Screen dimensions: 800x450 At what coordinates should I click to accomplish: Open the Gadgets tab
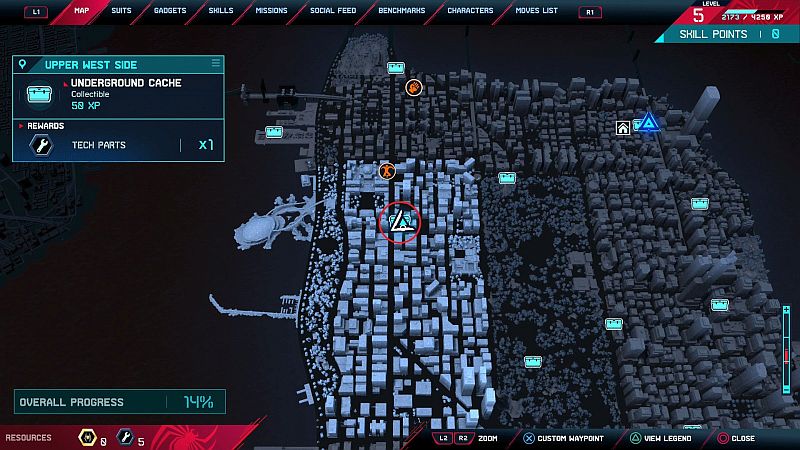click(x=170, y=11)
